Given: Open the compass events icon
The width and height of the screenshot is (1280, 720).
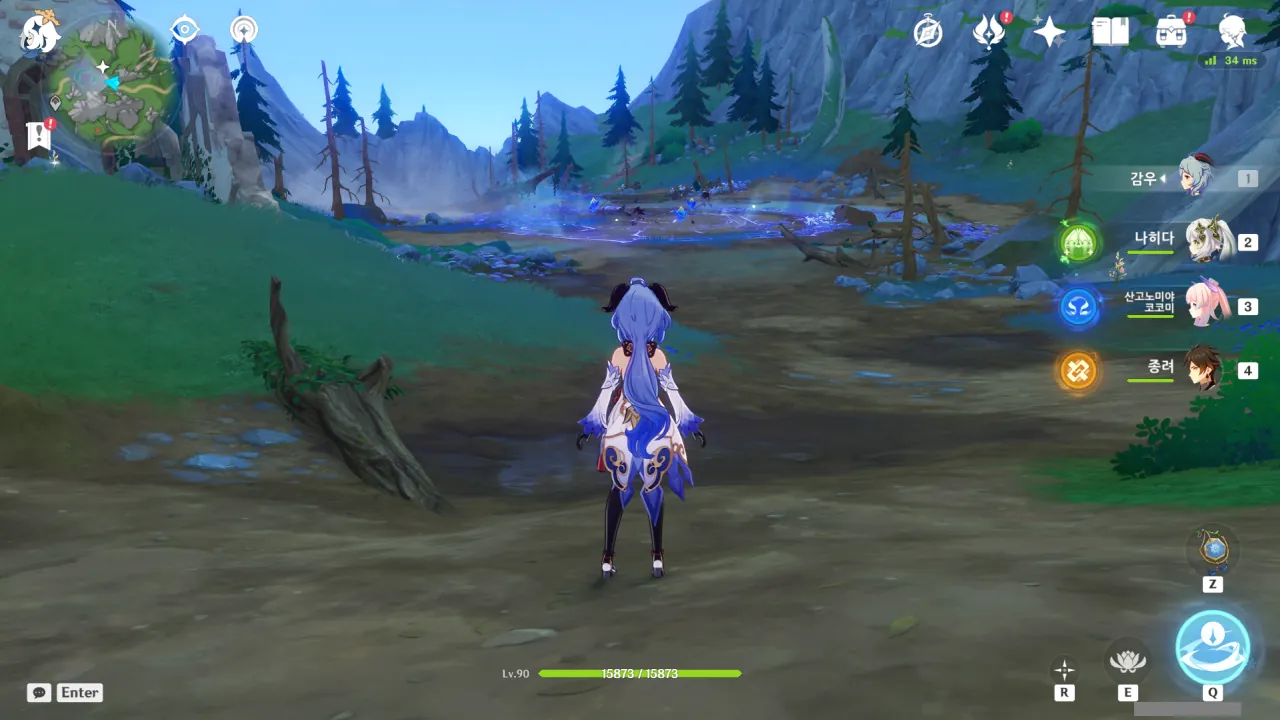Looking at the screenshot, I should tap(928, 32).
